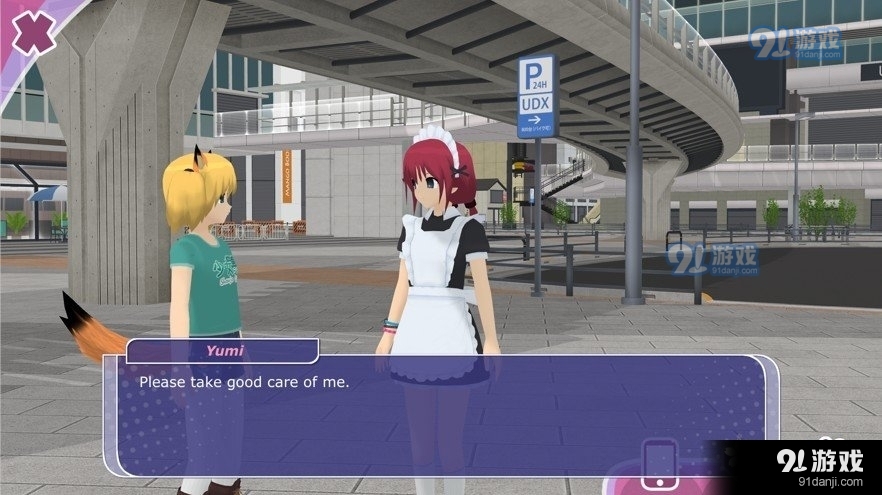Open the smartphone menu icon
Image resolution: width=882 pixels, height=495 pixels.
coord(660,462)
